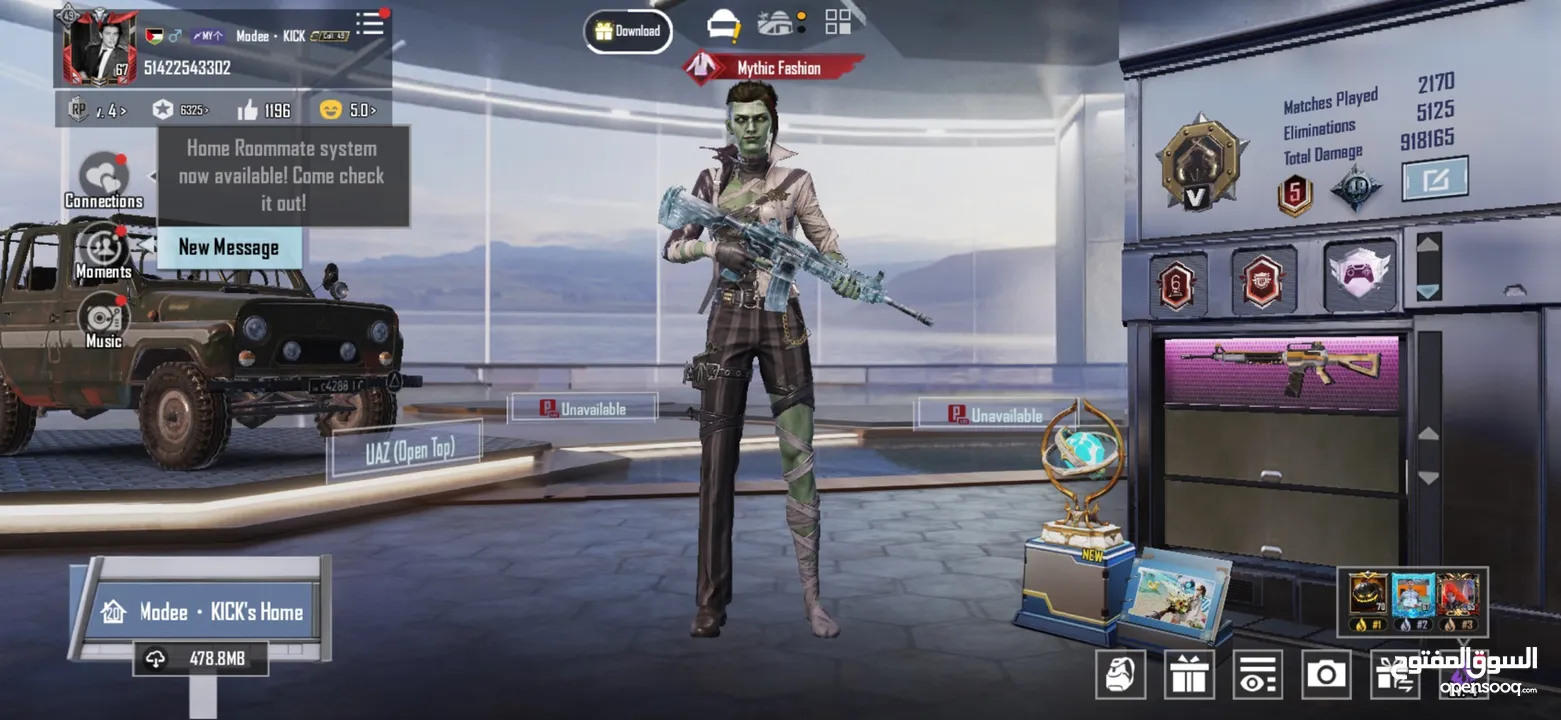
Task: Select the pink gamepad badge
Action: [x=1360, y=275]
